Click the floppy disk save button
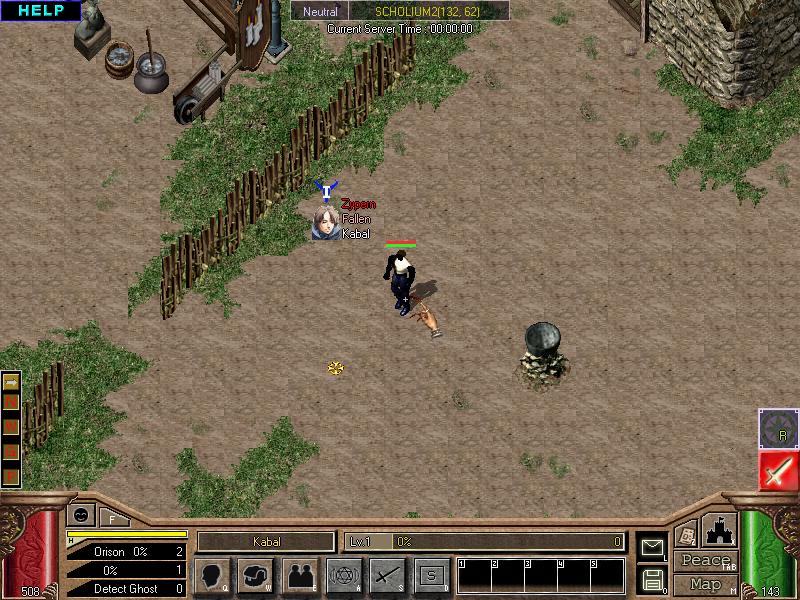The image size is (800, 600). coord(651,579)
